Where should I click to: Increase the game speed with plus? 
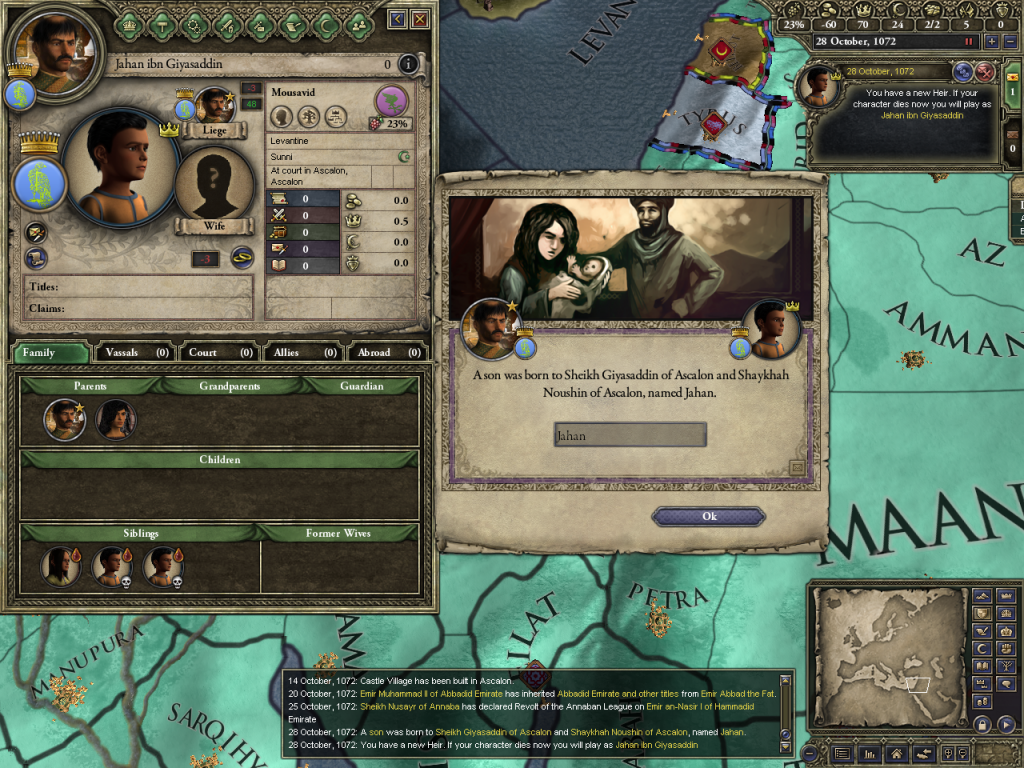click(x=992, y=41)
